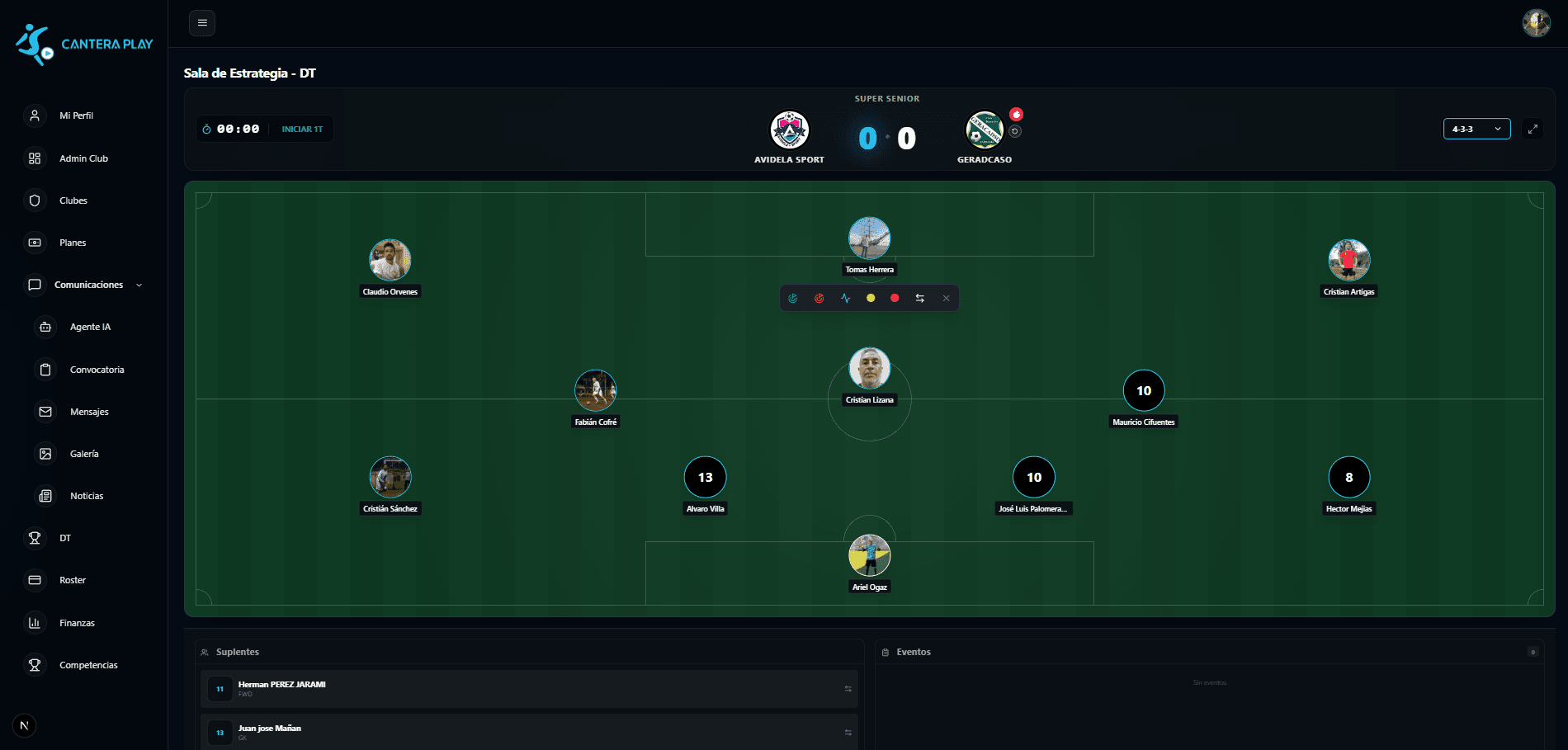
Task: Open Mi Perfil in the sidebar
Action: (76, 116)
